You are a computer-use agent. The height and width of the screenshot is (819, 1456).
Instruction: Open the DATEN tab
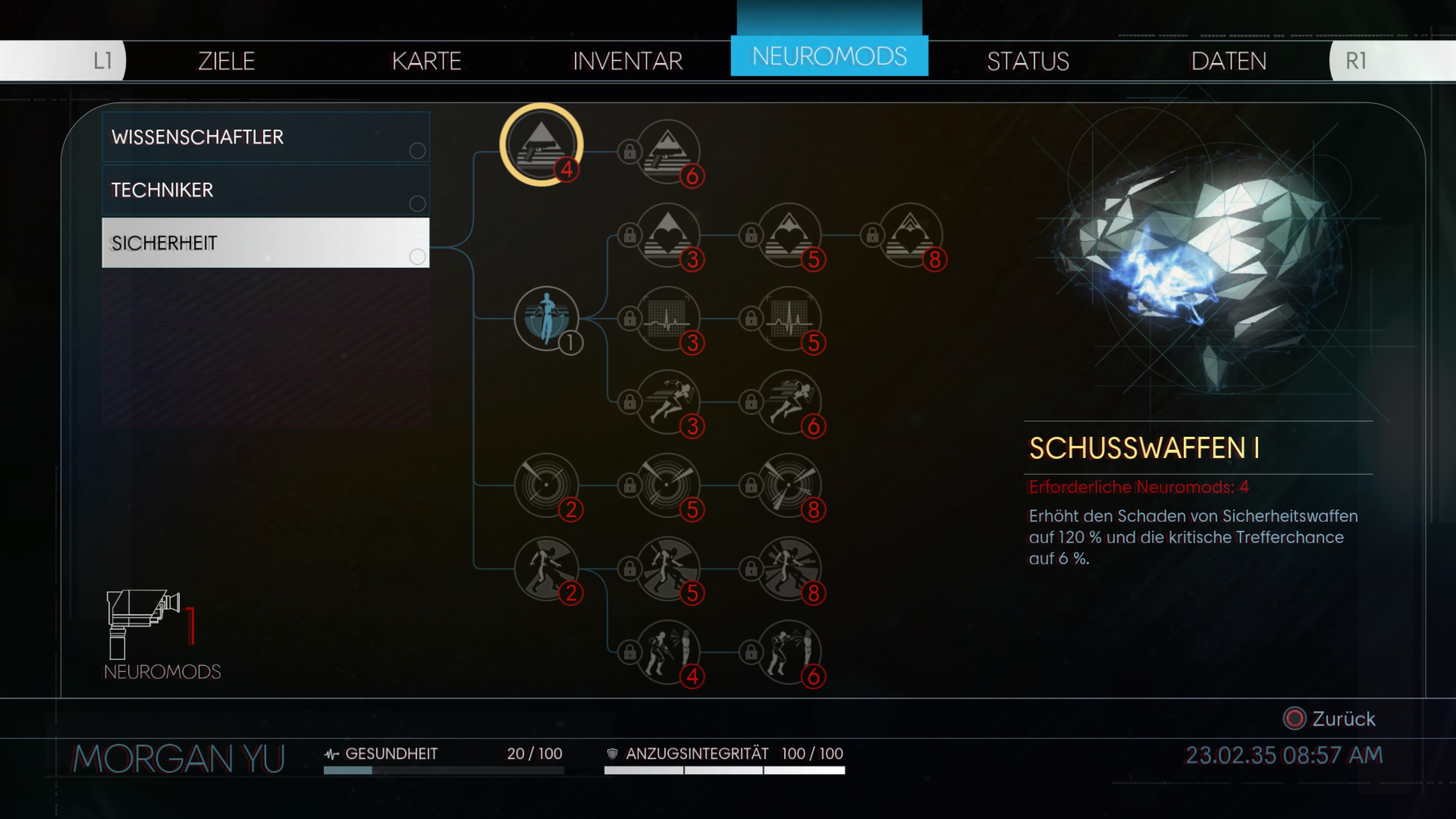pos(1228,61)
